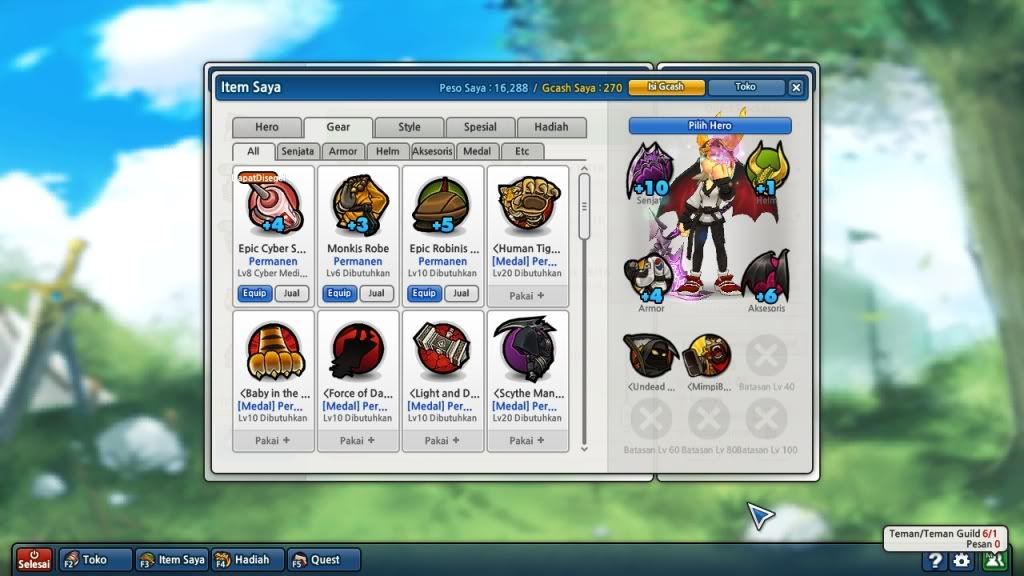Open the Toko button in the window header
1024x576 pixels.
click(x=746, y=87)
